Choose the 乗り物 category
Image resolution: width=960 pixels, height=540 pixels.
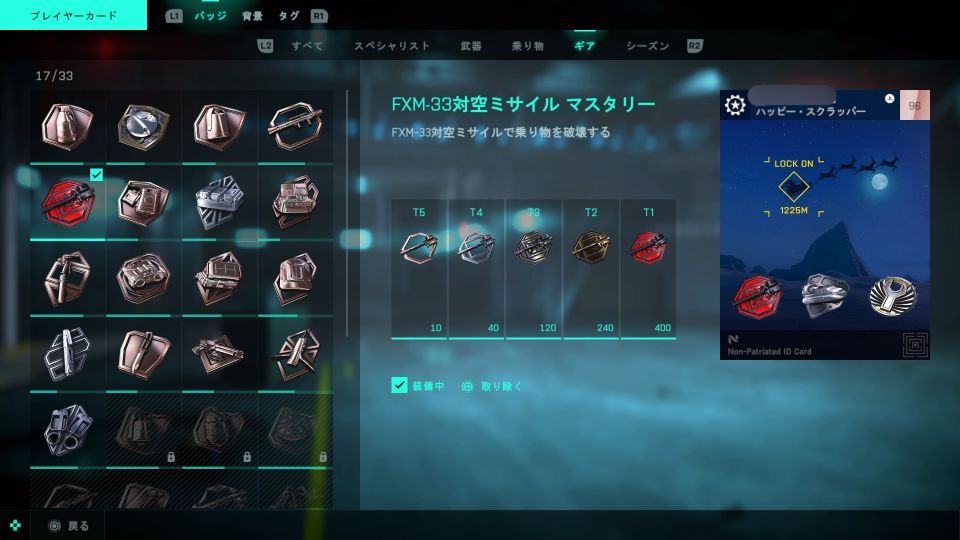click(x=527, y=46)
